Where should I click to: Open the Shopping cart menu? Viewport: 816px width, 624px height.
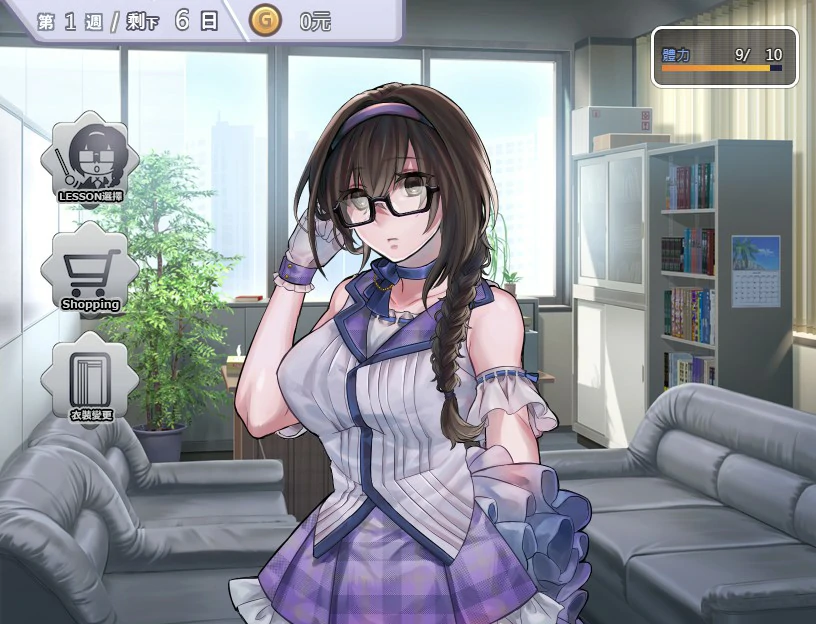click(x=90, y=270)
